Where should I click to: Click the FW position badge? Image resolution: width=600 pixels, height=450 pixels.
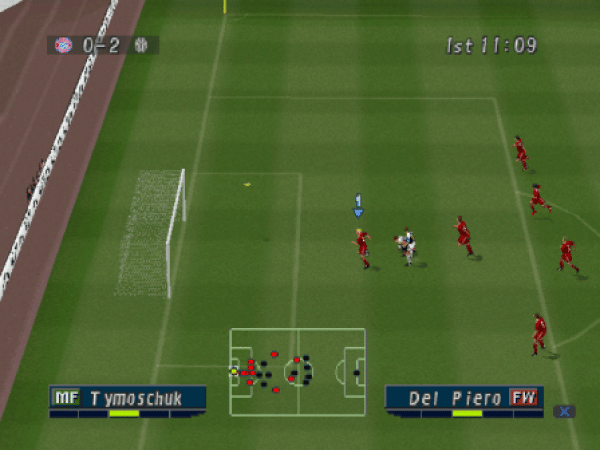[x=524, y=398]
